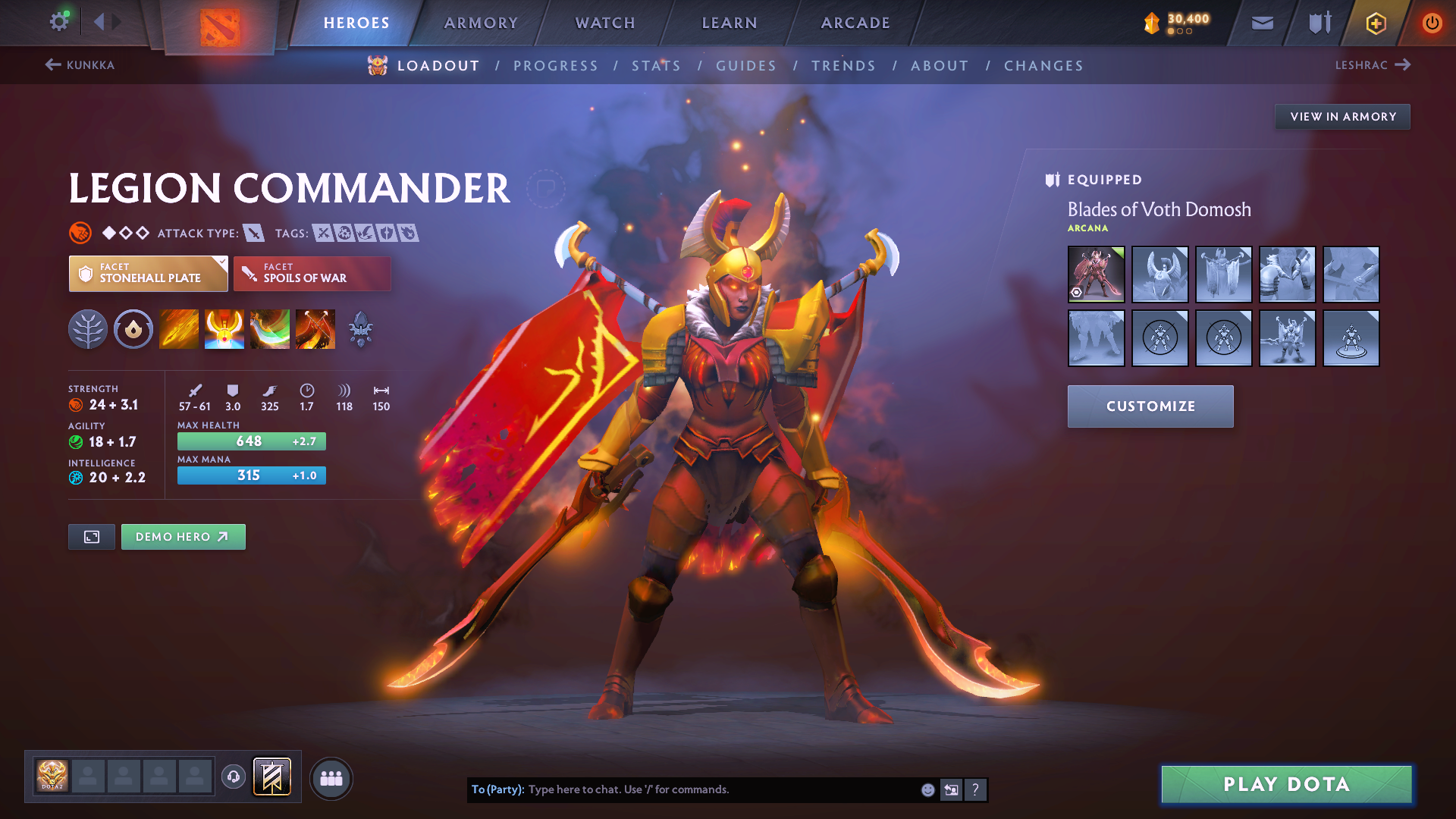The width and height of the screenshot is (1456, 819).
Task: View the hero Trends section
Action: (x=843, y=66)
